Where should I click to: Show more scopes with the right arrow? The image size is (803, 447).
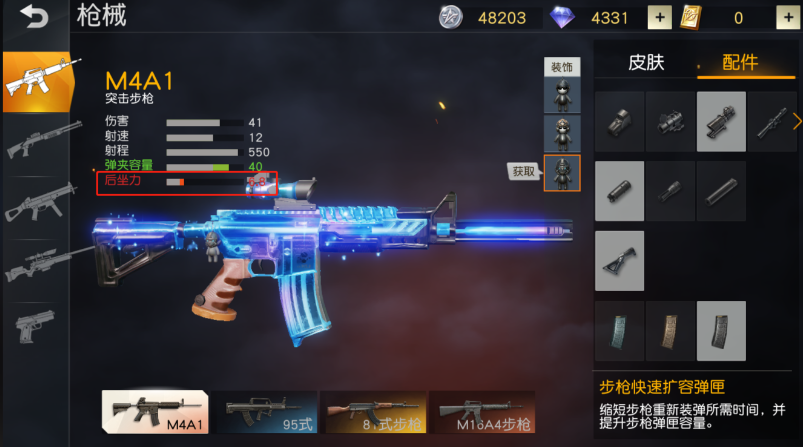[x=797, y=121]
